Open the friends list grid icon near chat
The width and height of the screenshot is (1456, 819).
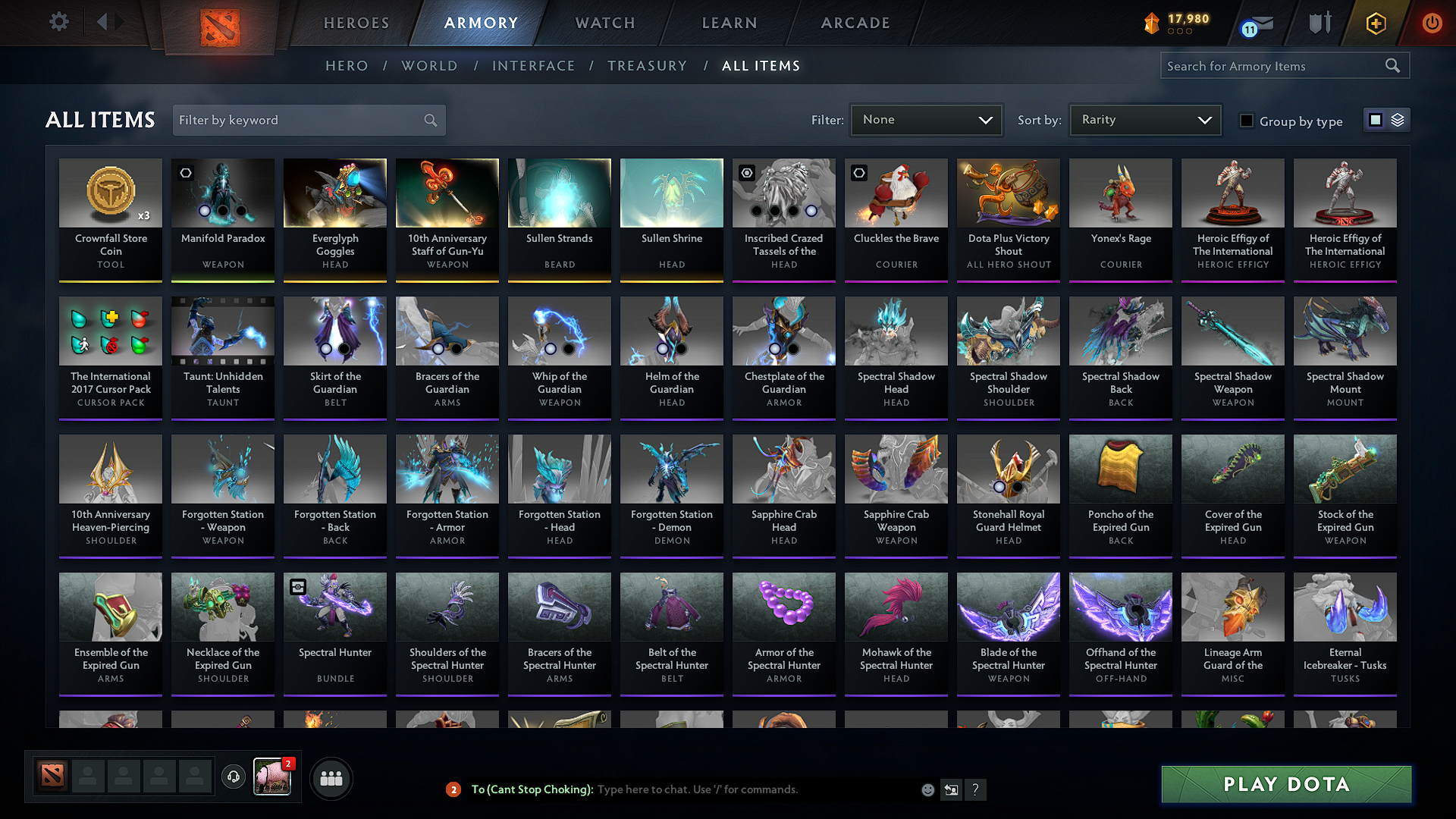[331, 777]
